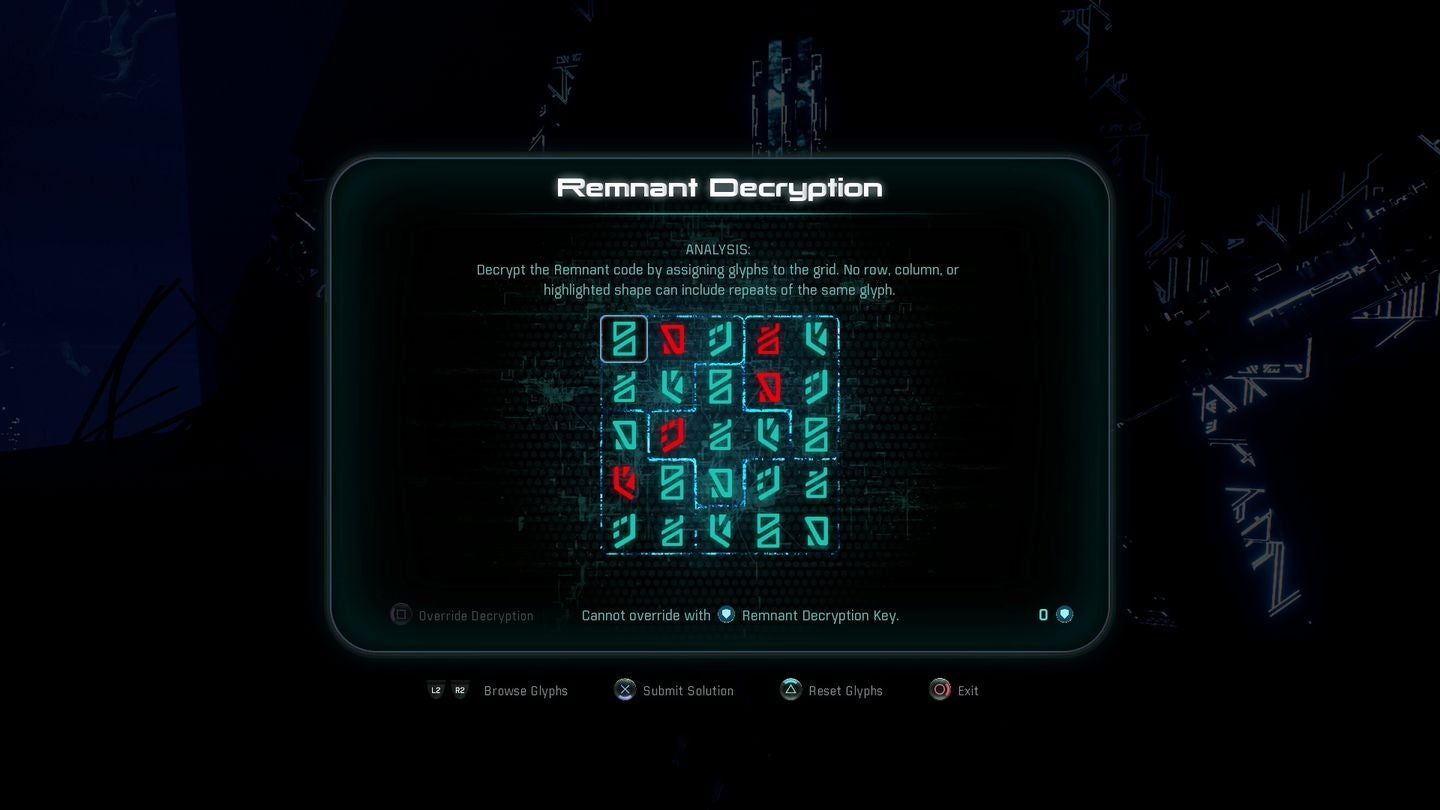
Task: Click the Browse Glyphs label
Action: 525,690
